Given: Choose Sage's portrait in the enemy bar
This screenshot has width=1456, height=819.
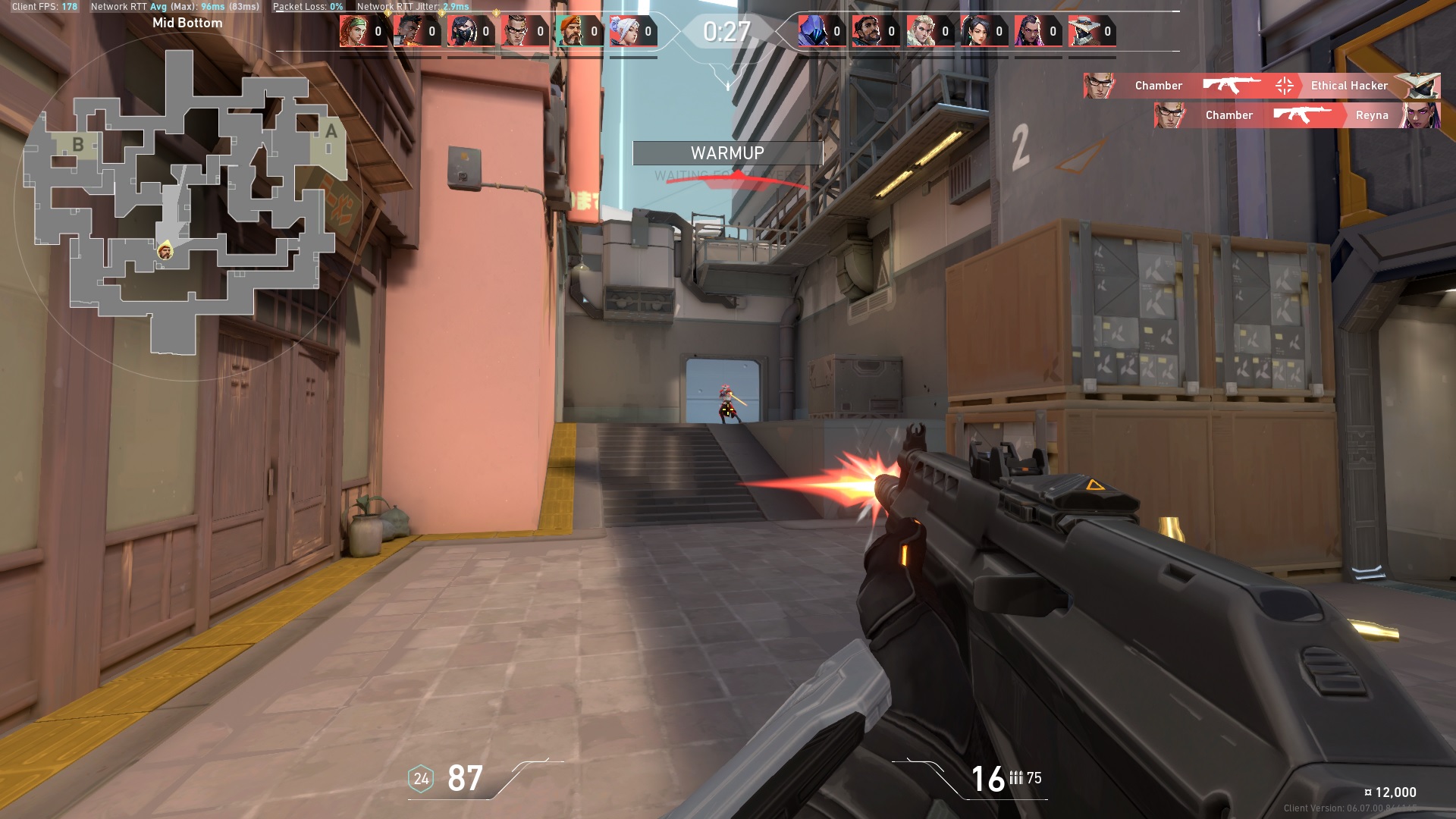Looking at the screenshot, I should click(974, 31).
